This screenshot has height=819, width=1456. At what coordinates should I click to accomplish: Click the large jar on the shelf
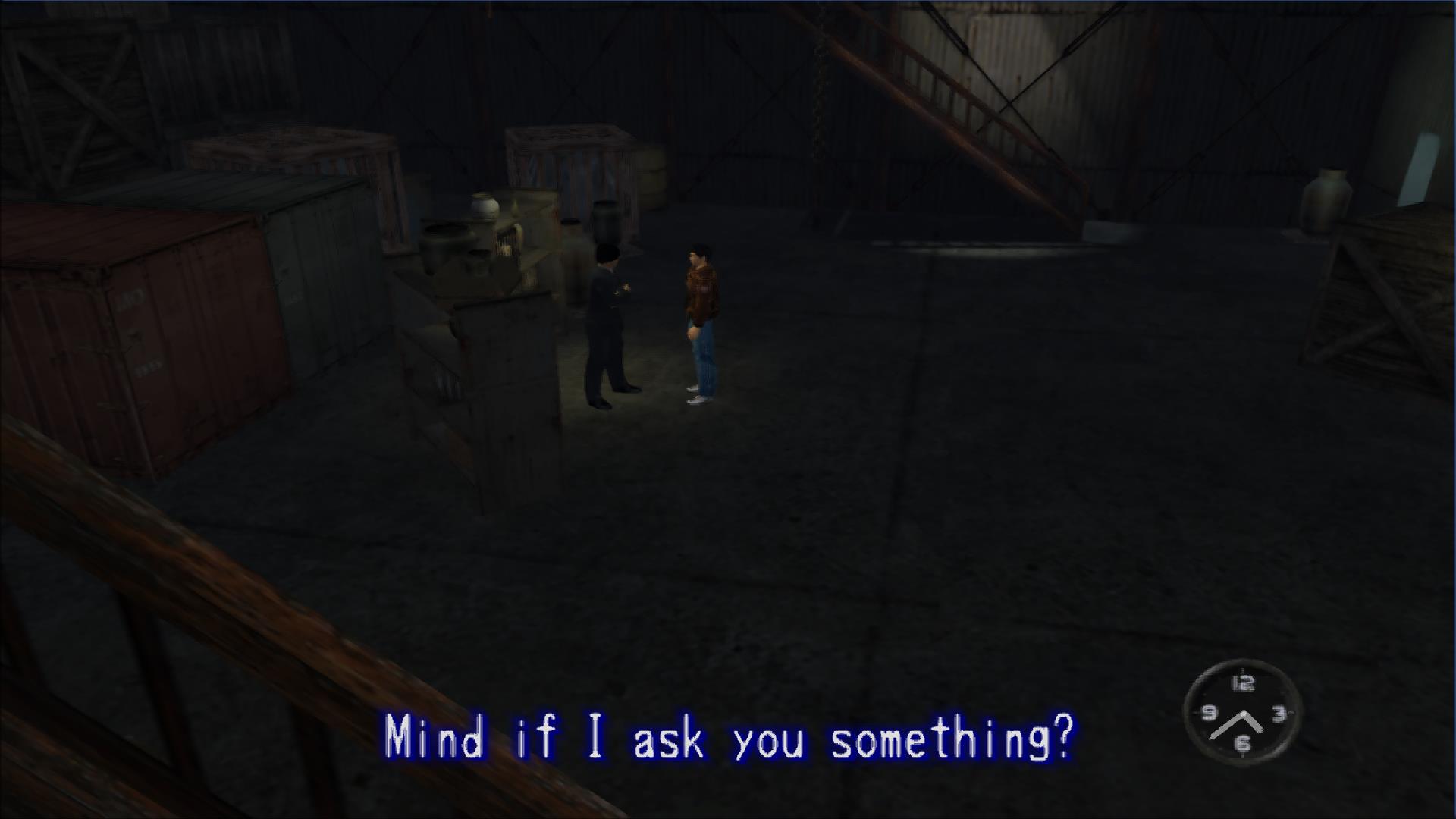[x=485, y=209]
